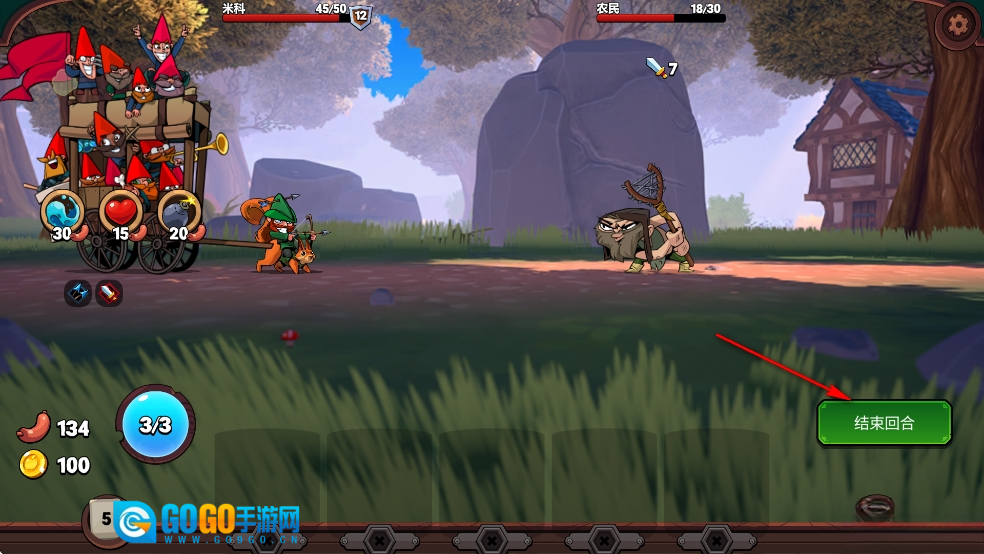This screenshot has height=554, width=984.
Task: Use the blue water orb ability costing 30
Action: 62,212
